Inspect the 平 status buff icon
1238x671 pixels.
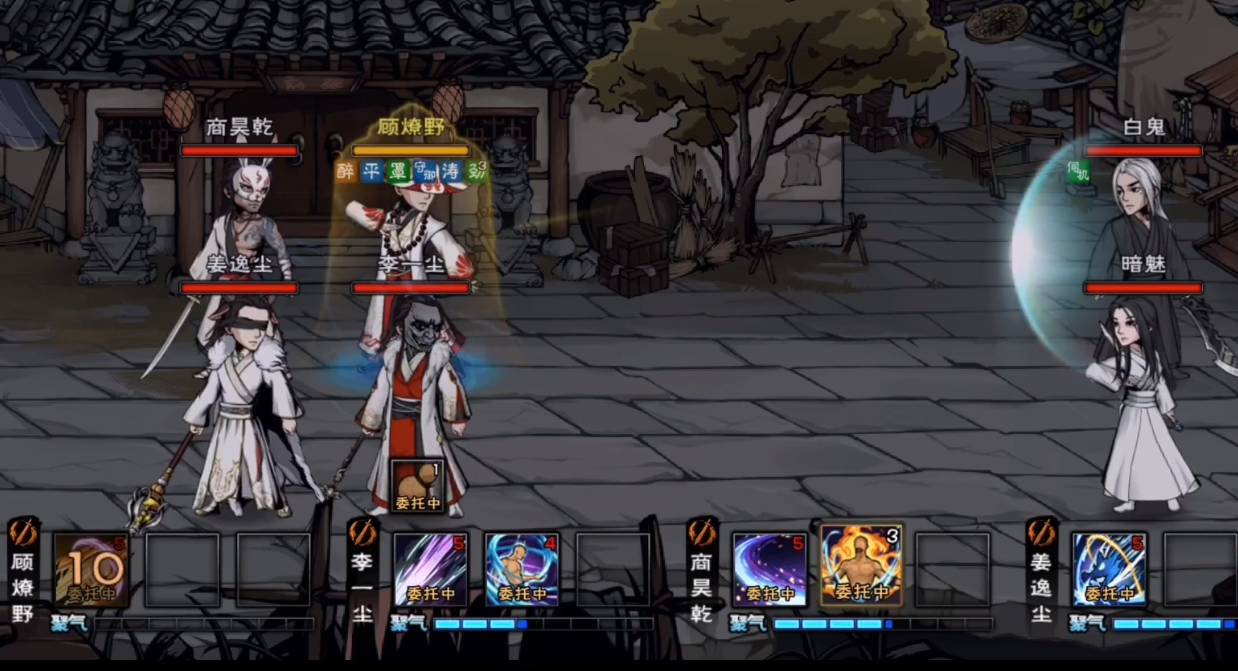point(372,171)
